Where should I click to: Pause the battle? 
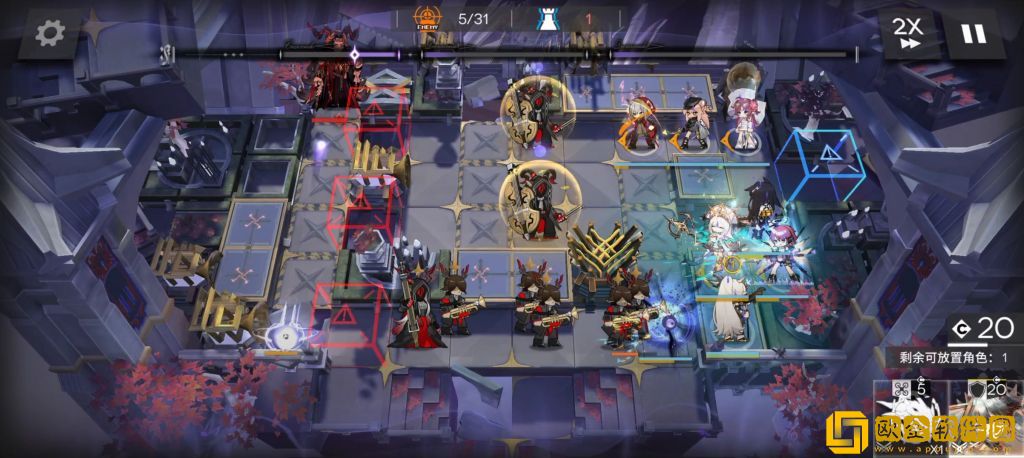[x=972, y=33]
